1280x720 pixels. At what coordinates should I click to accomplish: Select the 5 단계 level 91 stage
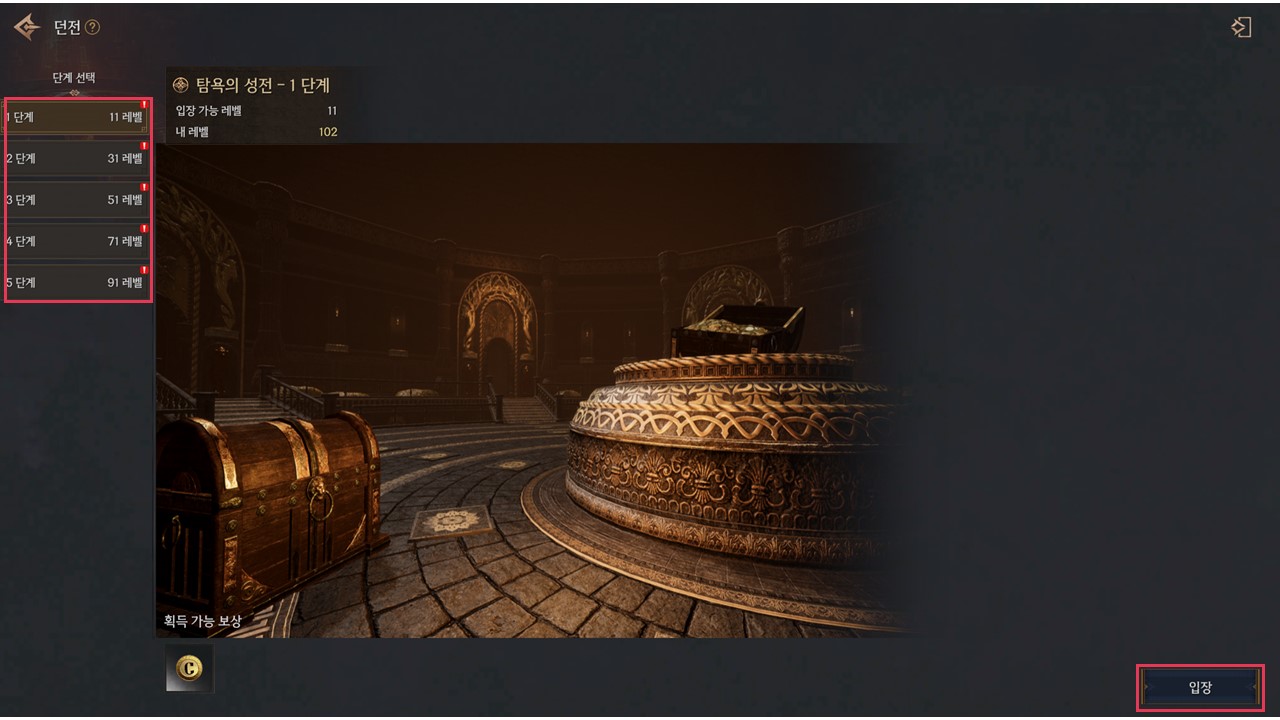[x=76, y=283]
